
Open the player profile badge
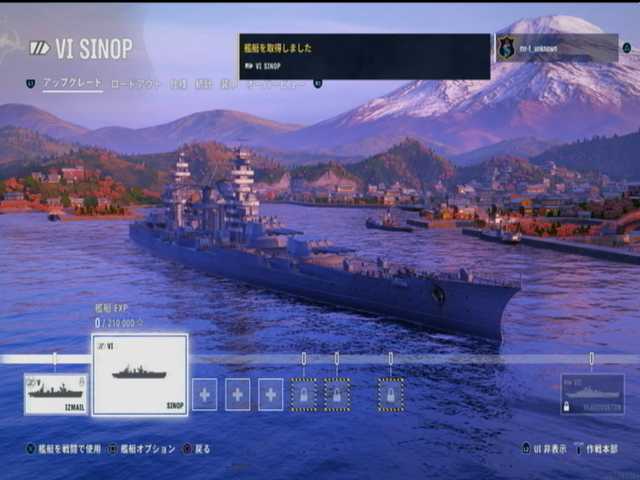[557, 47]
